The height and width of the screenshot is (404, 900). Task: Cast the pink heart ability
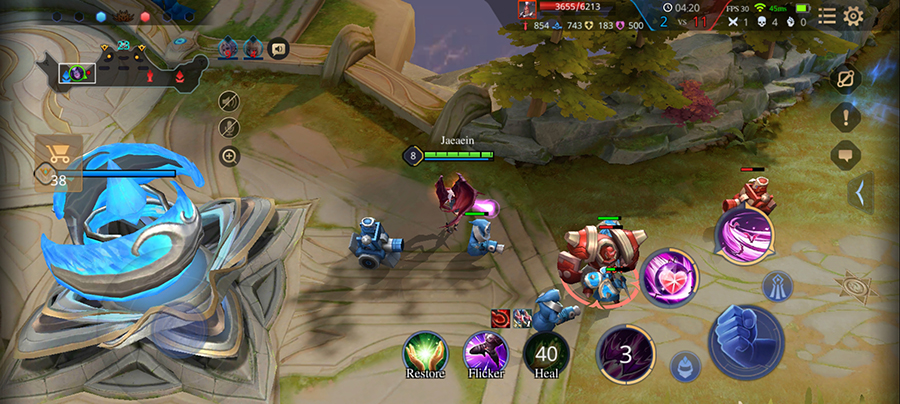point(669,277)
